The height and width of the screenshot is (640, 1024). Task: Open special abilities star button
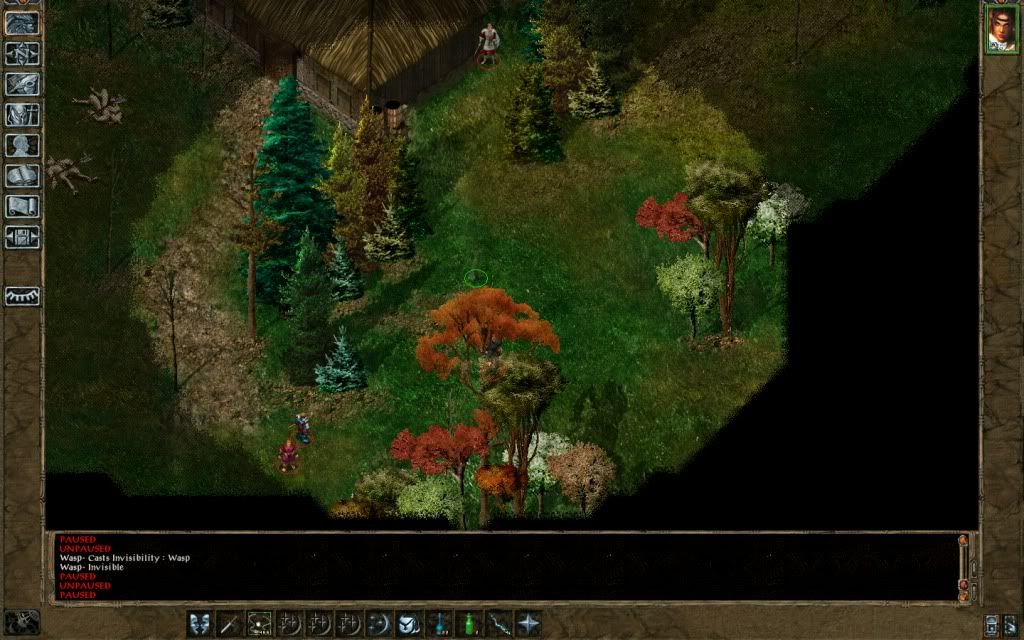click(528, 623)
